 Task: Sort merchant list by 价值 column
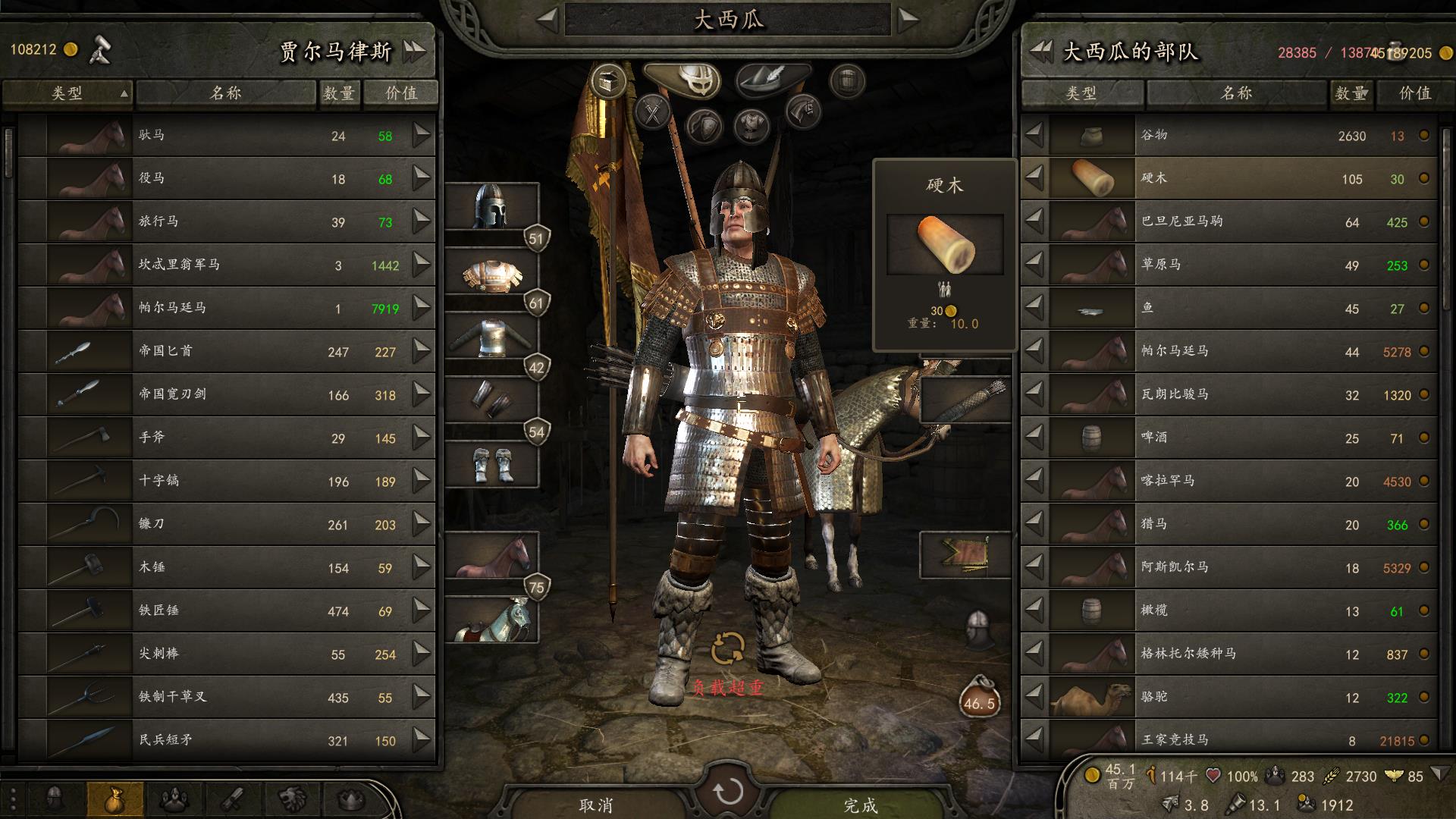[x=400, y=93]
